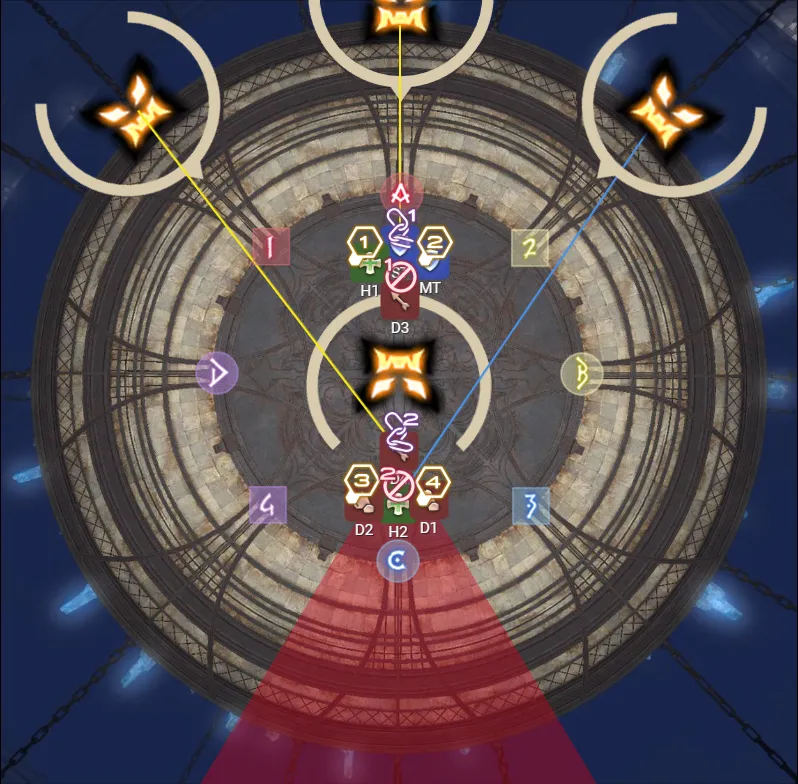Select the D3 player marker

(x=400, y=302)
